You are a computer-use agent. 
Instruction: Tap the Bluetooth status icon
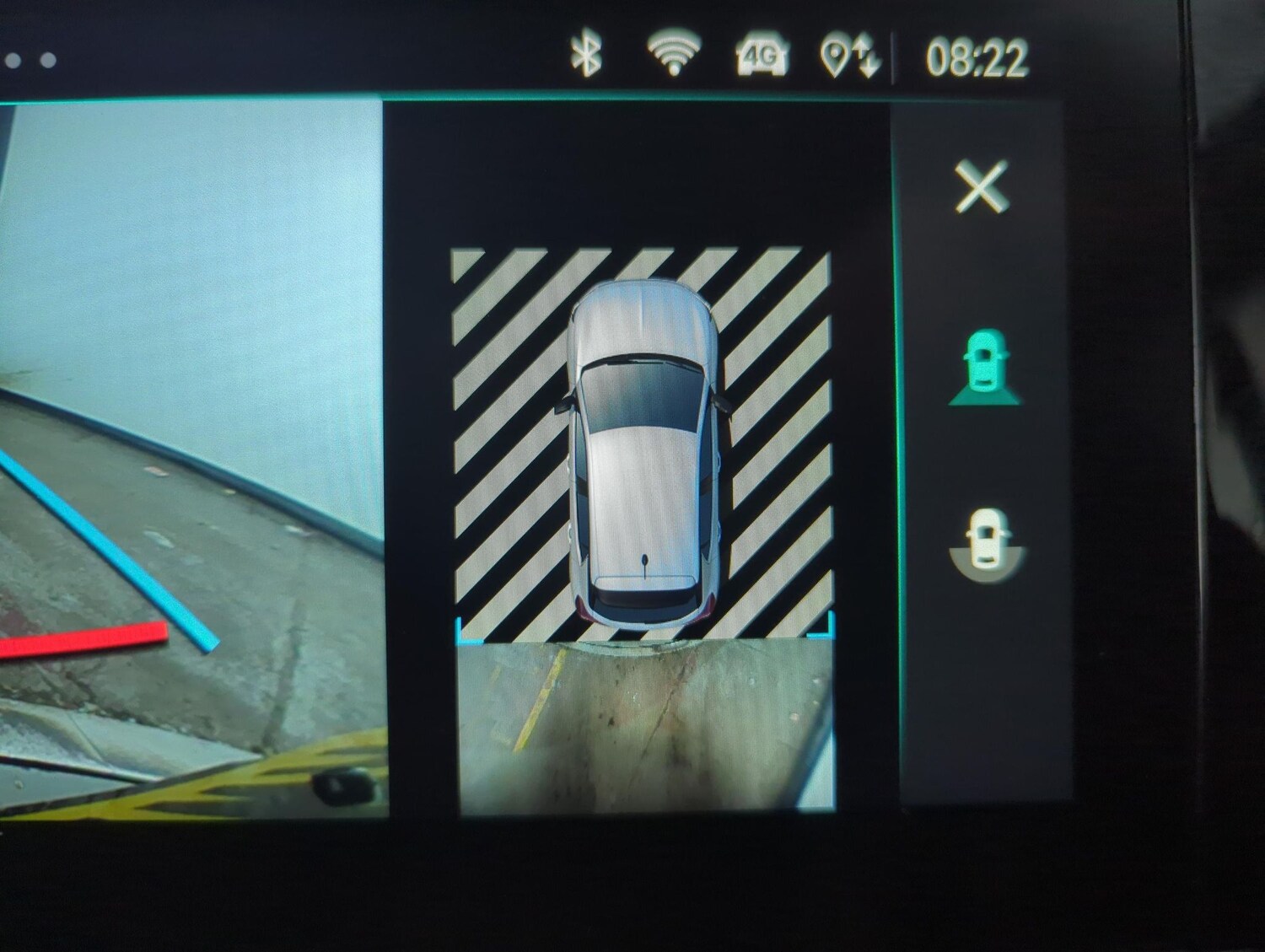click(585, 56)
